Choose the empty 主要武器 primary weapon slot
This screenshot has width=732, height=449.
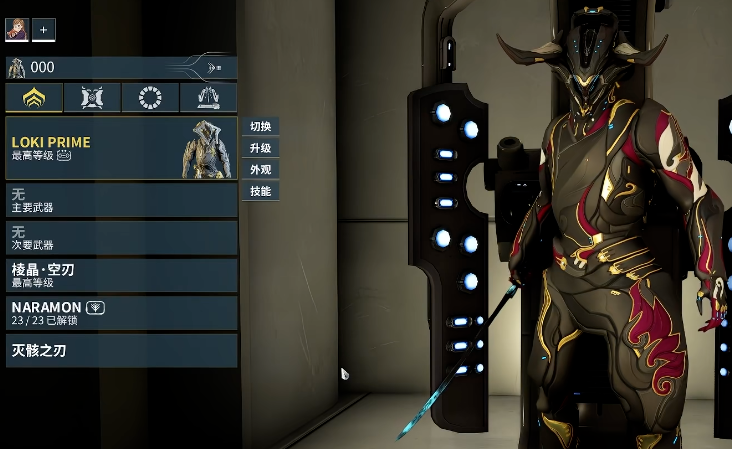pos(121,200)
